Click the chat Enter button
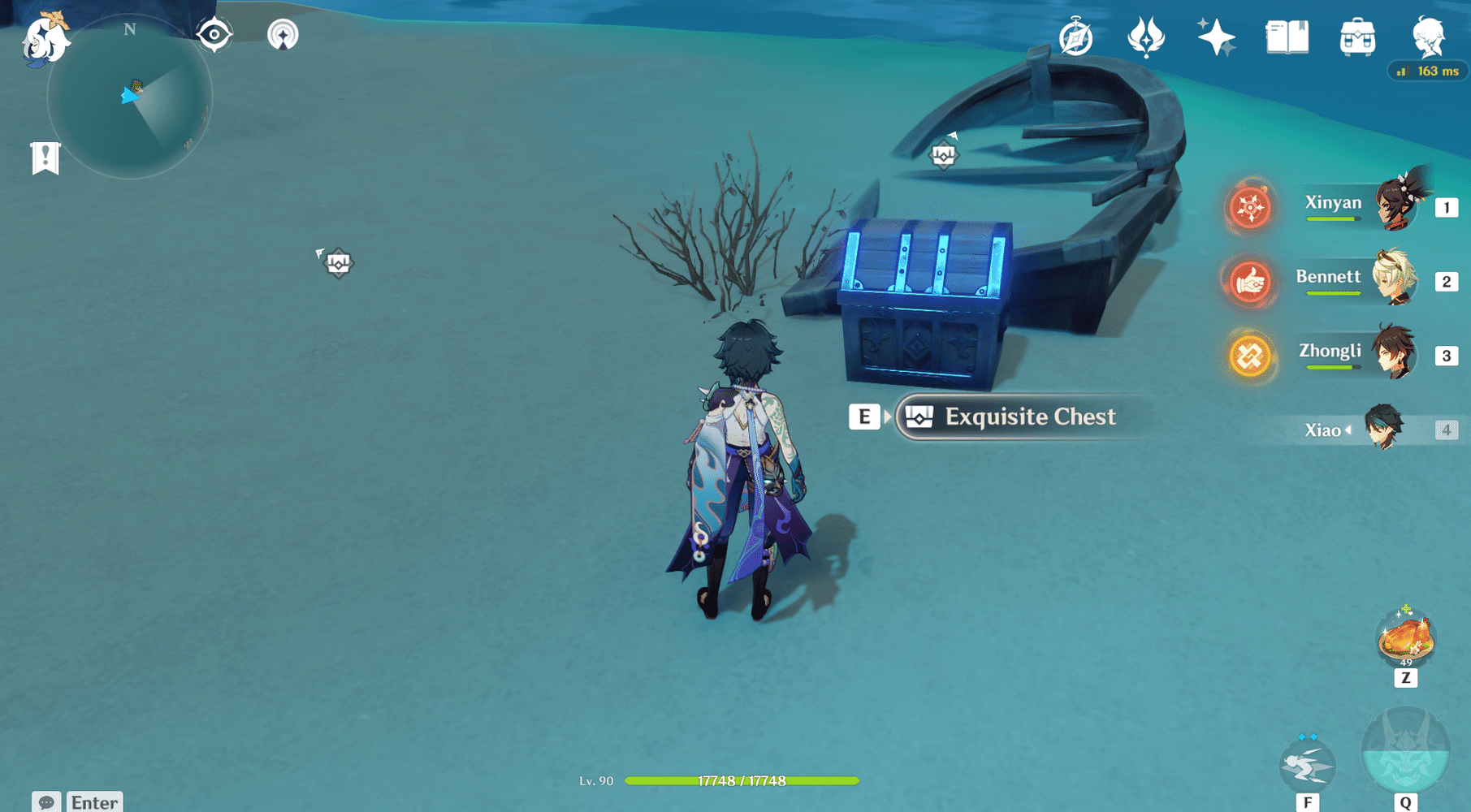This screenshot has width=1471, height=812. pos(93,801)
